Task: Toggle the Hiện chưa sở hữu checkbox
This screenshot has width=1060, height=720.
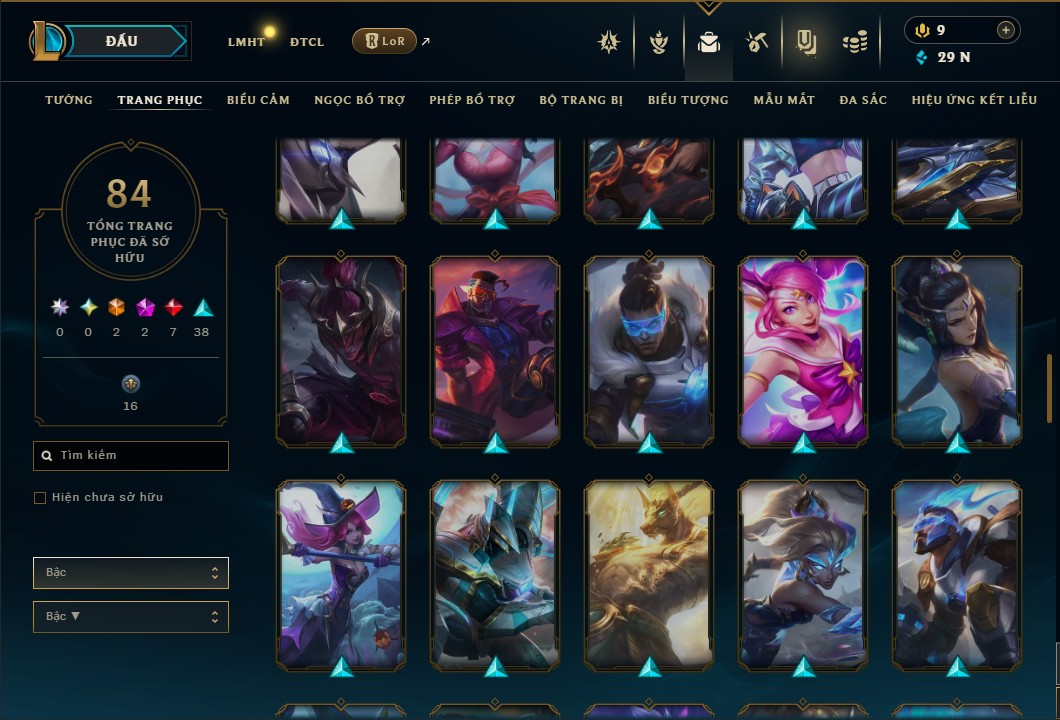Action: (40, 498)
